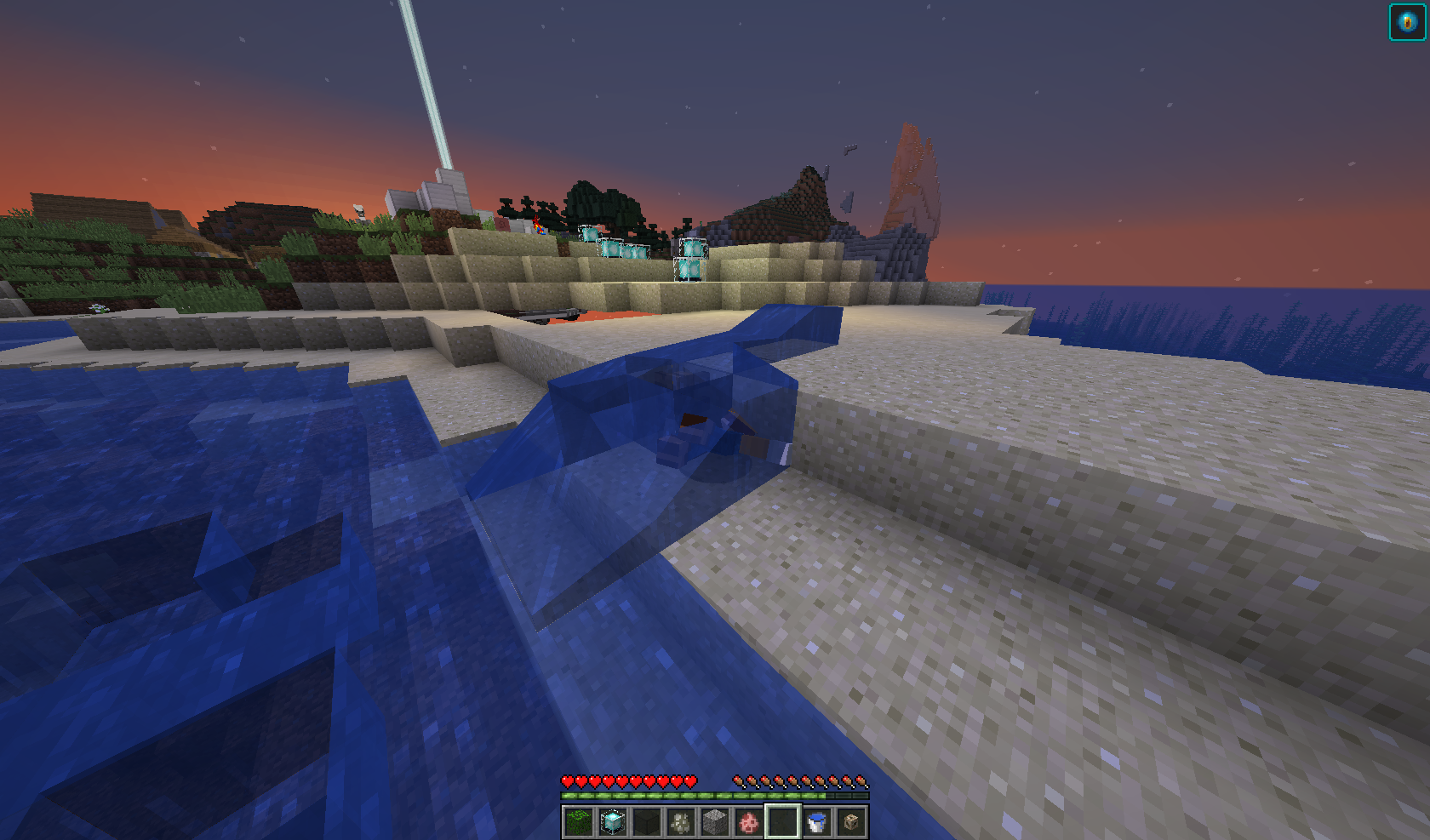Pick the pale grey spawn egg slot
Screen dimensions: 1430x840
point(681,822)
